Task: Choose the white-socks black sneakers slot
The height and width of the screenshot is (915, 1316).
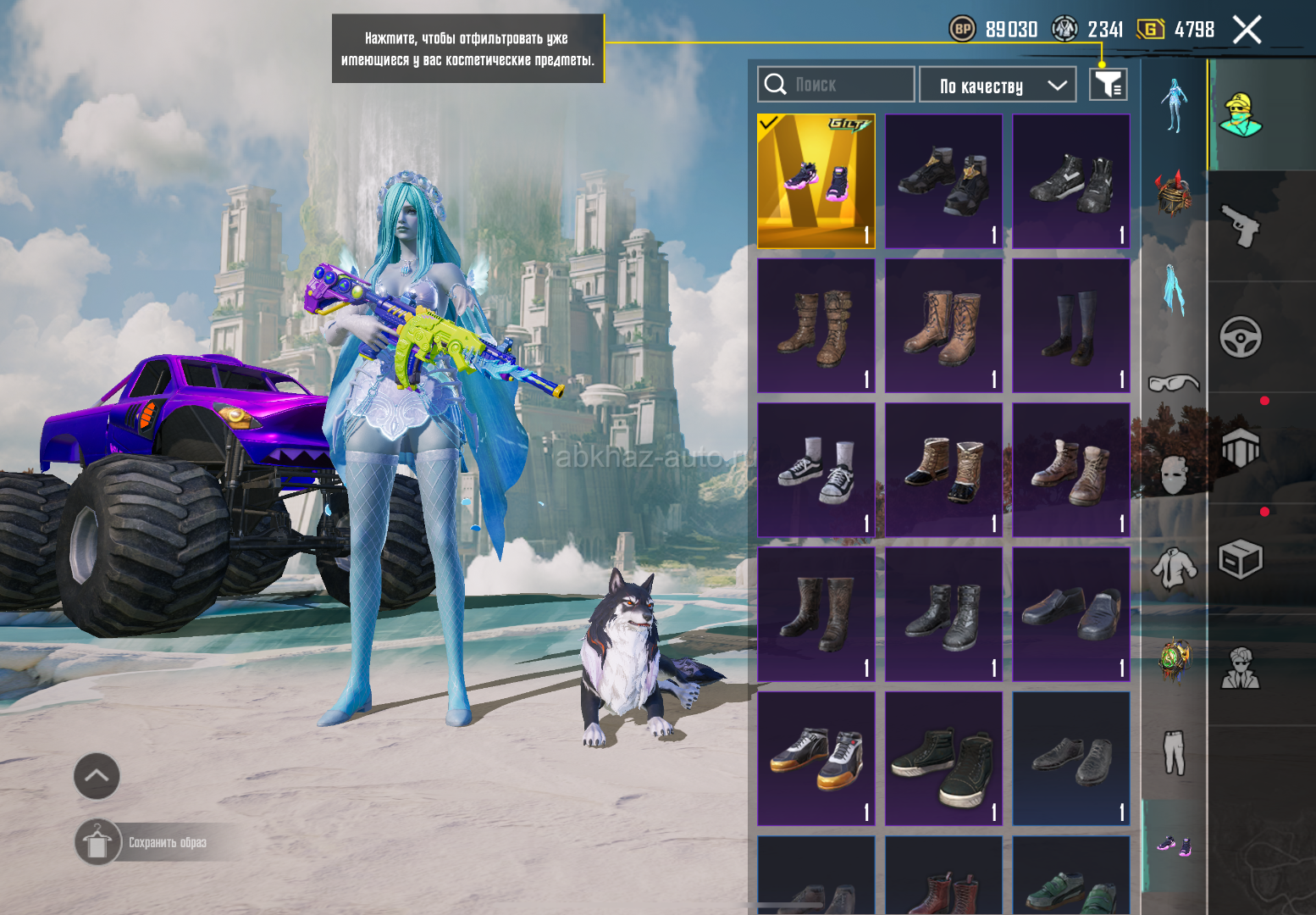Action: pos(816,470)
